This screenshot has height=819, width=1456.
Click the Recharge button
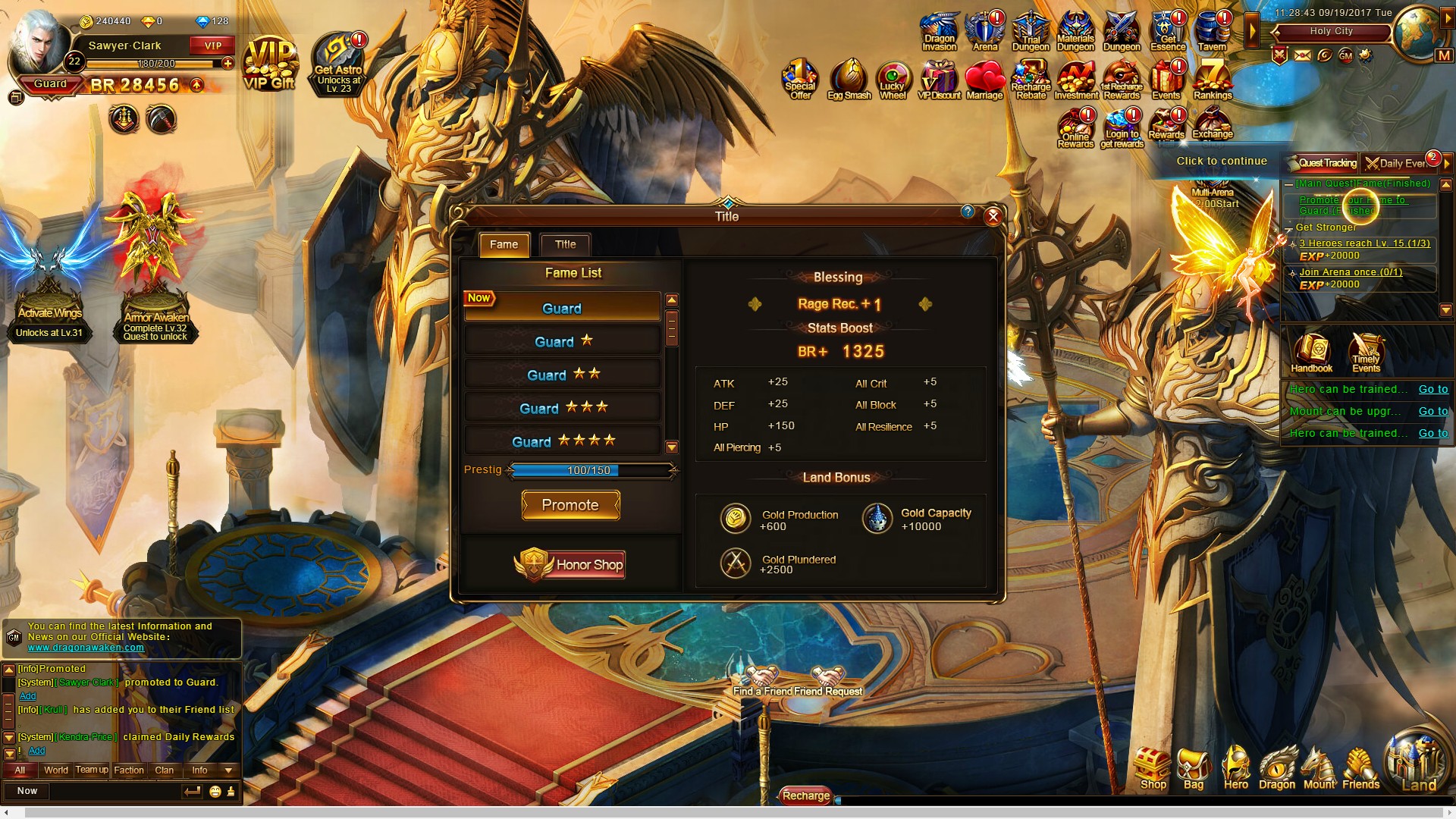[x=806, y=795]
